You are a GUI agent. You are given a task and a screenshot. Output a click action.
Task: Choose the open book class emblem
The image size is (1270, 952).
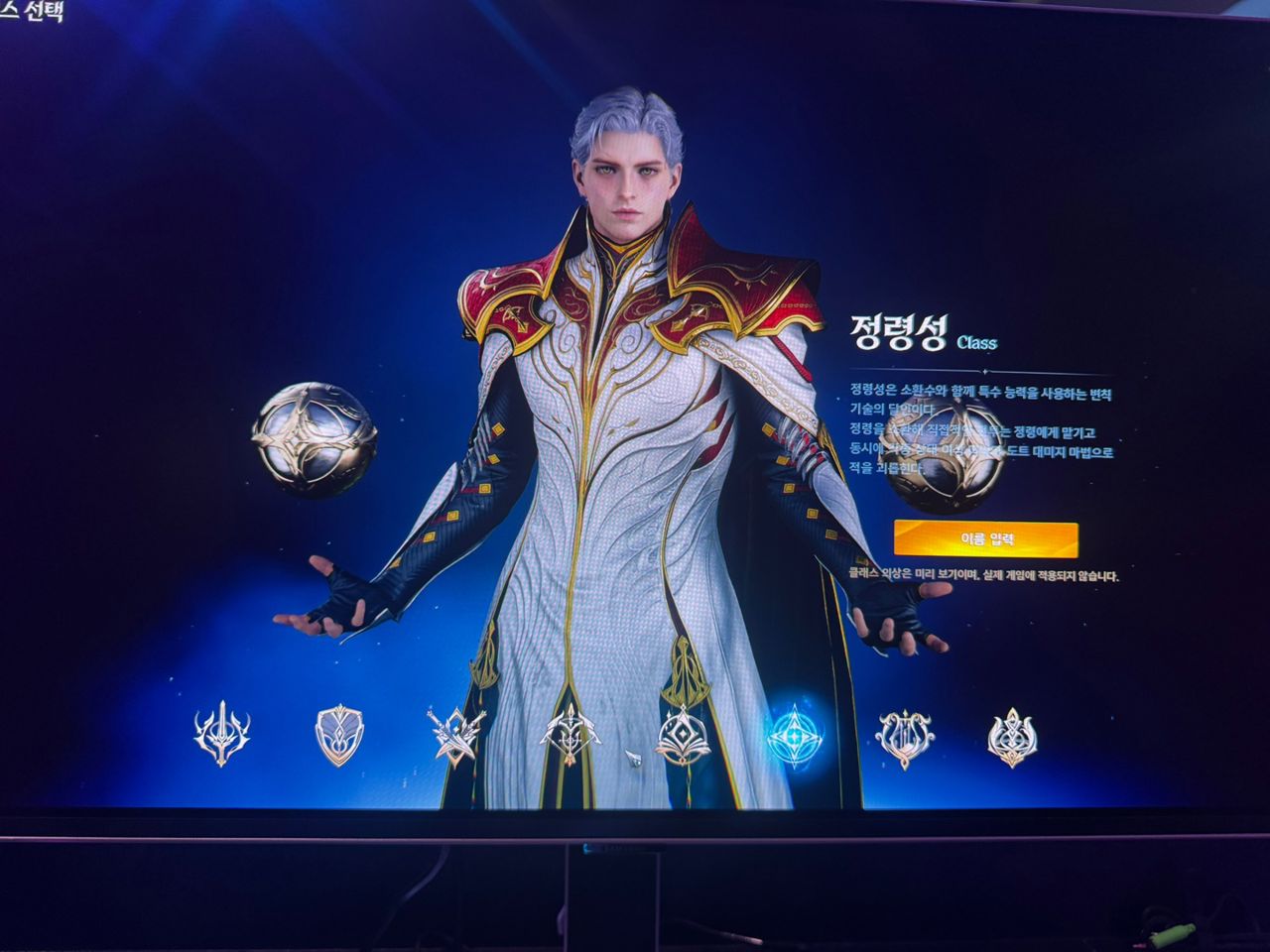[x=684, y=736]
